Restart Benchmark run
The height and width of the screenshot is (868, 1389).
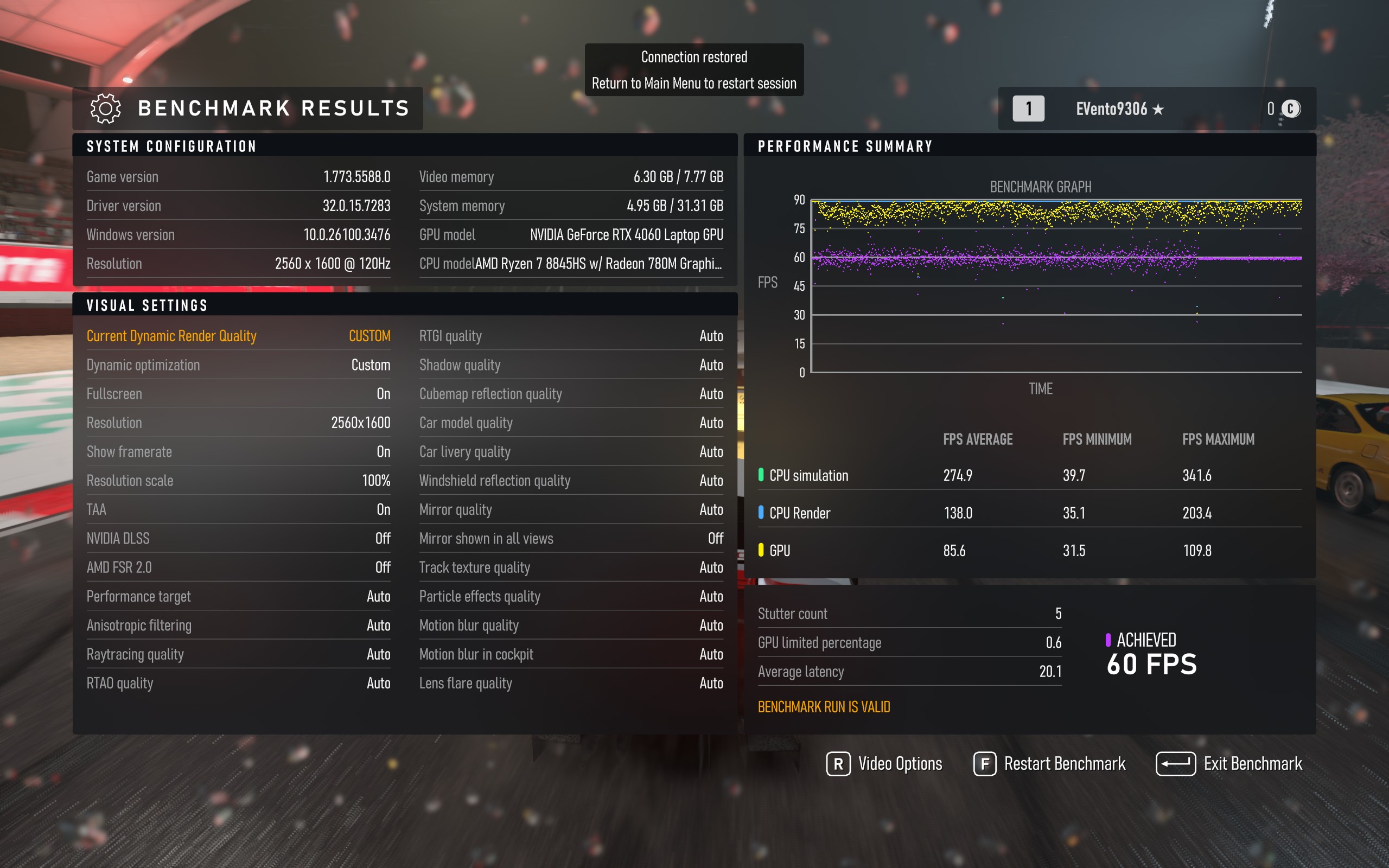1050,764
